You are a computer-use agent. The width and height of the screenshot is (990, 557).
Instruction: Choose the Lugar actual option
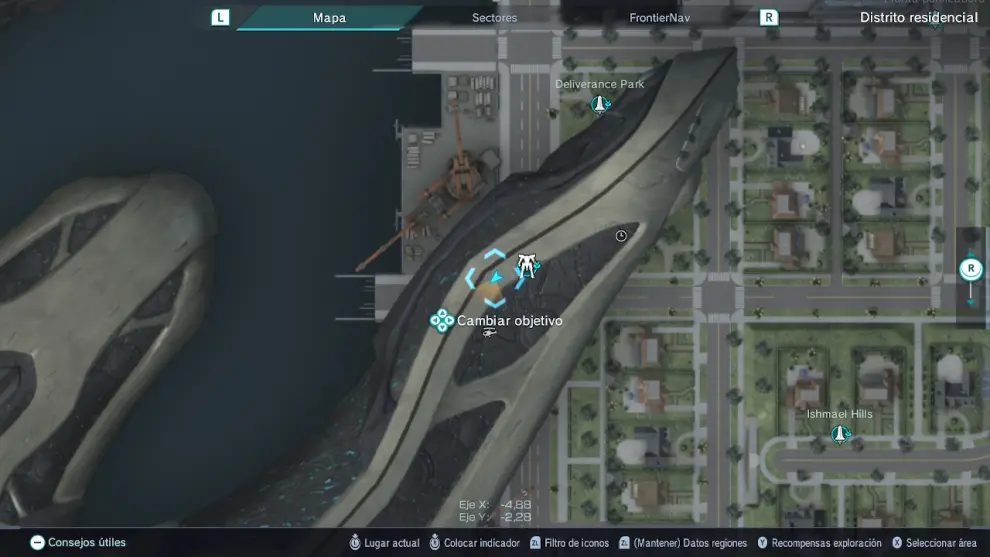(x=383, y=543)
